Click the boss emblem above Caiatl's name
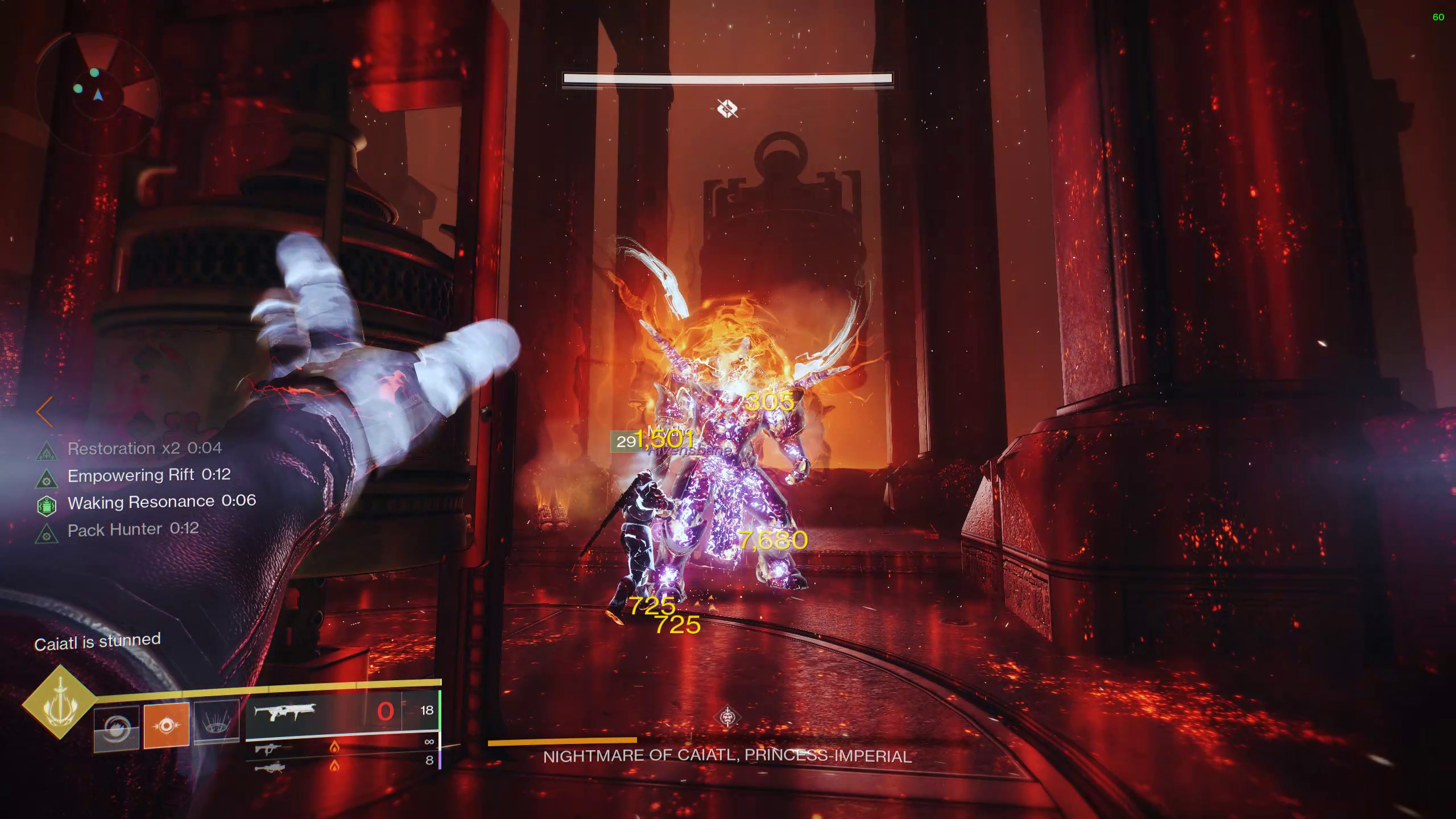 coord(727,717)
